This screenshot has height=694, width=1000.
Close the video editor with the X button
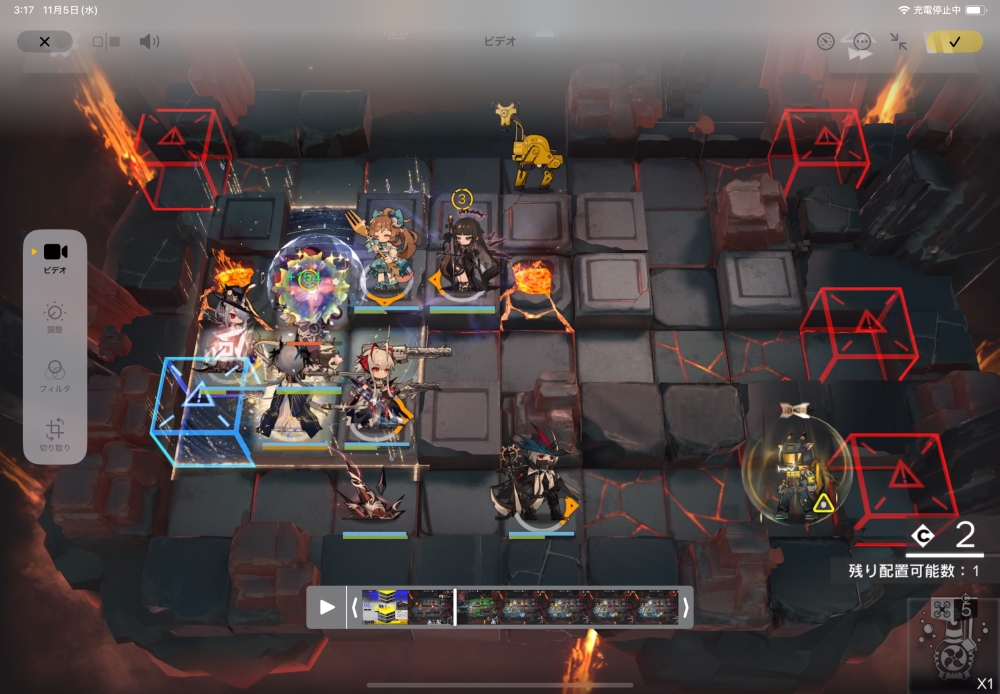click(44, 42)
